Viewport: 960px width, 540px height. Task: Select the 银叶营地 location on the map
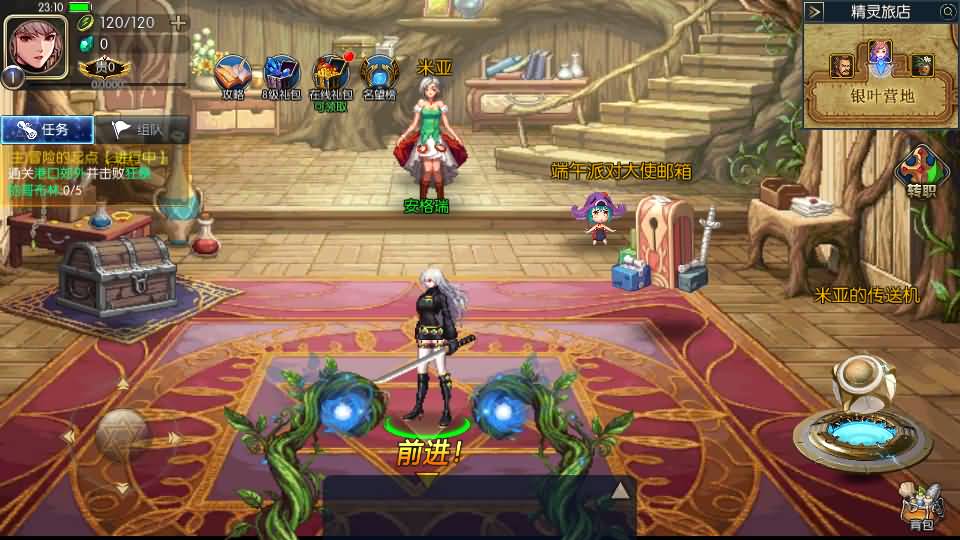point(880,97)
